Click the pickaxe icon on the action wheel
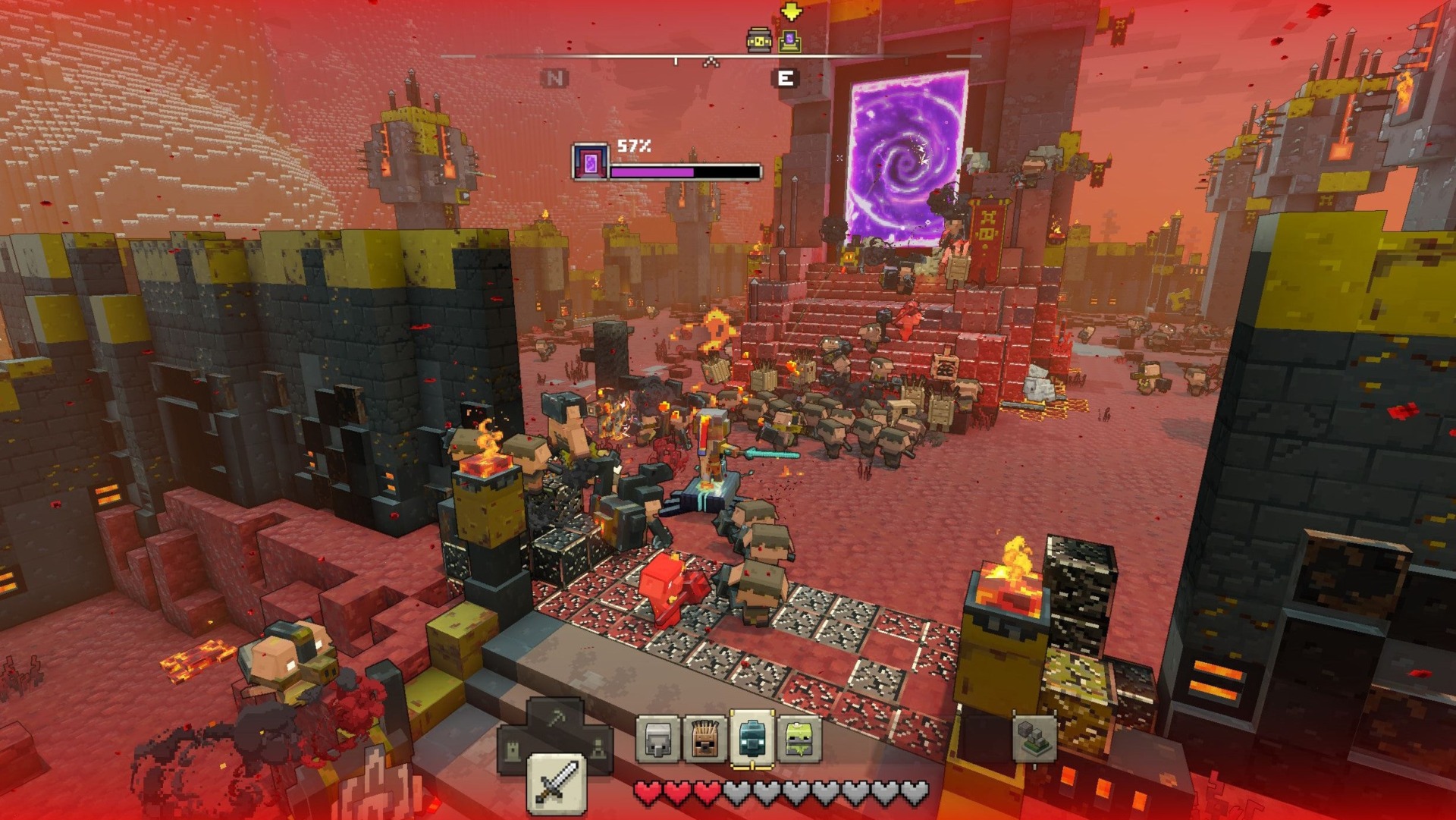The image size is (1456, 820). [x=556, y=718]
